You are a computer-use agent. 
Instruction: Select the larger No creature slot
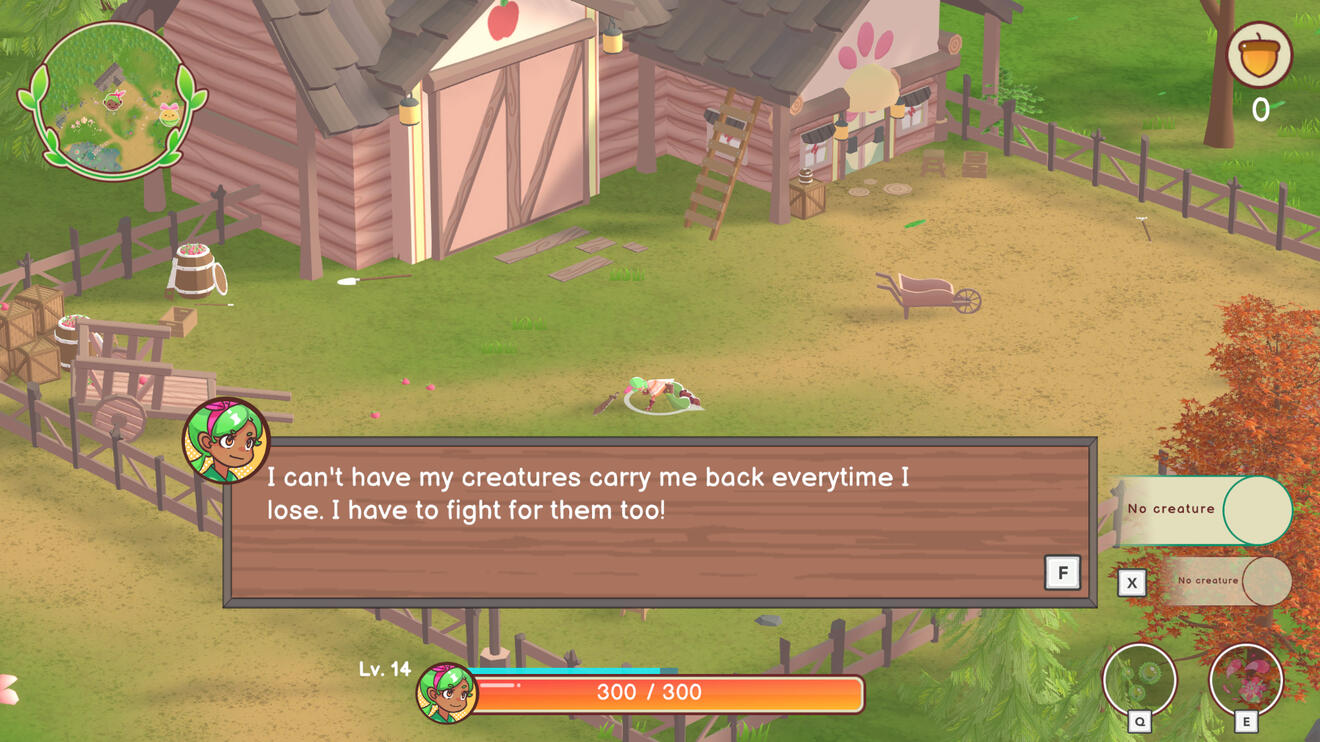click(1205, 510)
